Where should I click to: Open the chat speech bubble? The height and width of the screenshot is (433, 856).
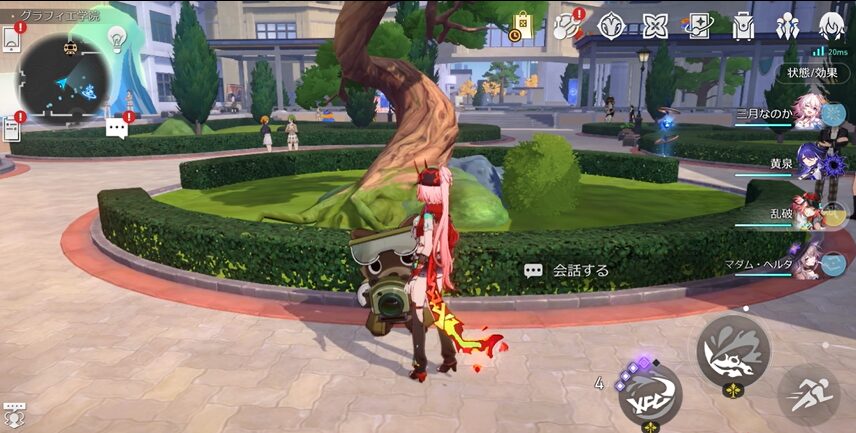[x=118, y=127]
